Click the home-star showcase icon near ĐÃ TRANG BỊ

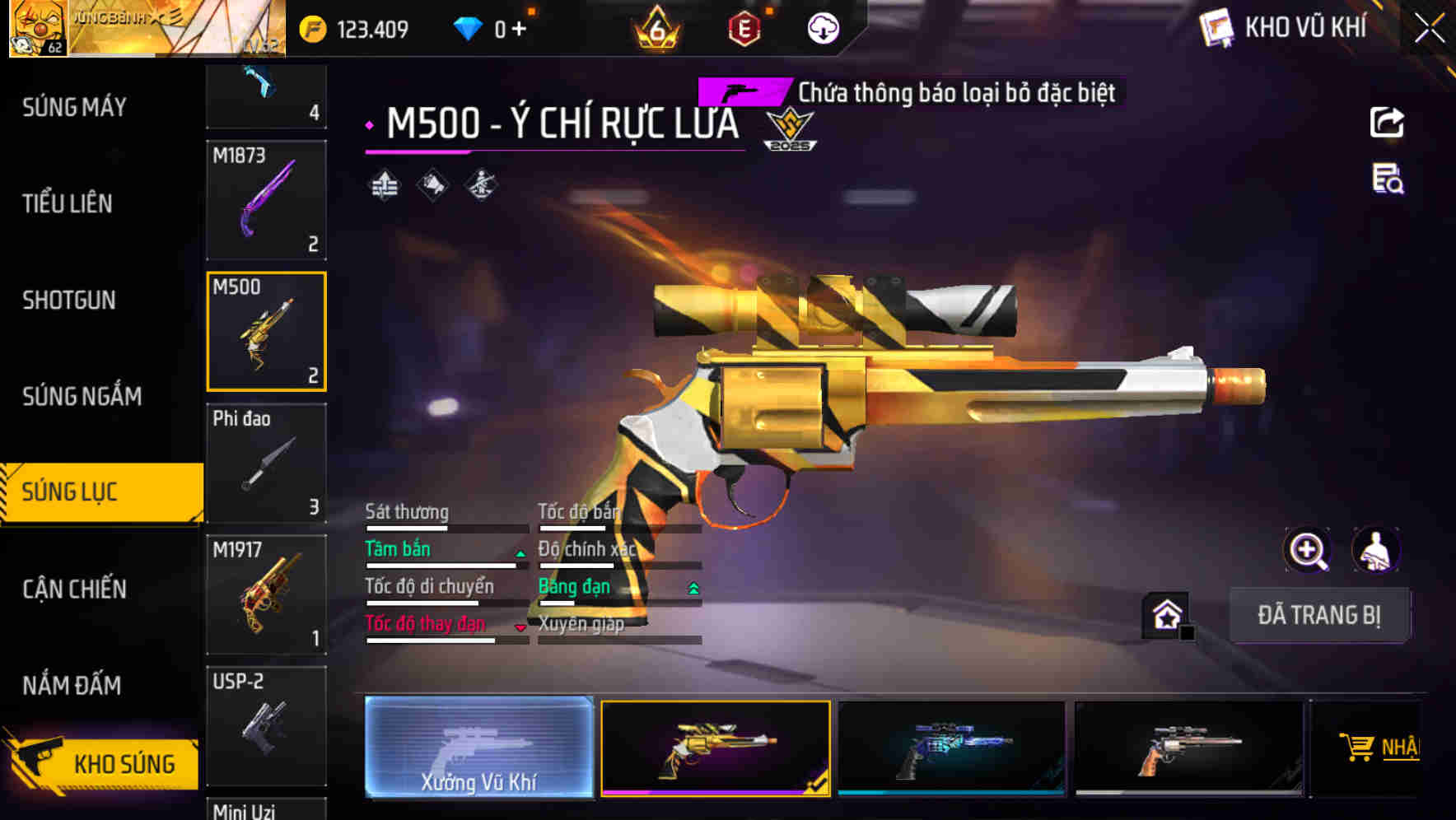coord(1166,615)
